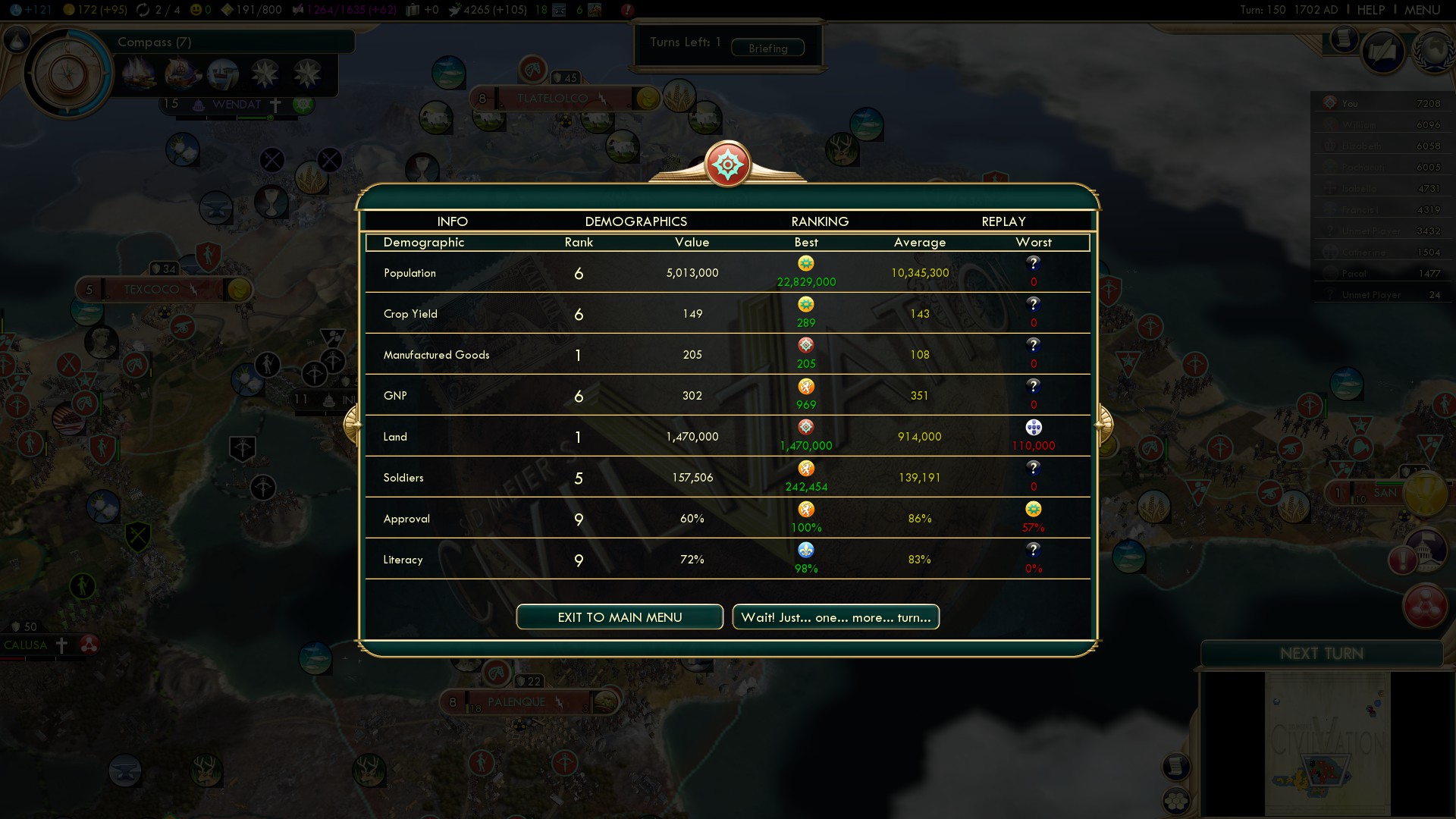The width and height of the screenshot is (1456, 819).
Task: Select the Tlatelolco city banner
Action: [x=552, y=99]
